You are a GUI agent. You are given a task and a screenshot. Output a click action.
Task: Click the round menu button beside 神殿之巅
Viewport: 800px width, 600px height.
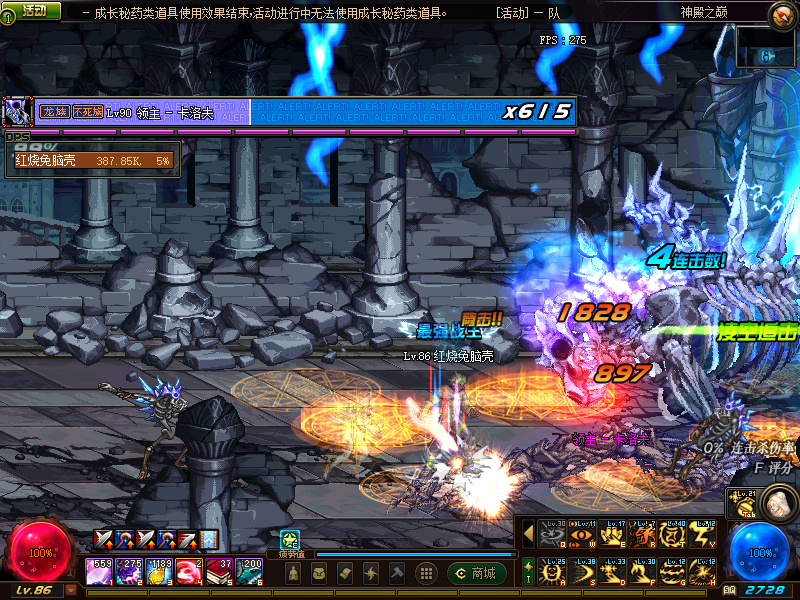tap(783, 14)
